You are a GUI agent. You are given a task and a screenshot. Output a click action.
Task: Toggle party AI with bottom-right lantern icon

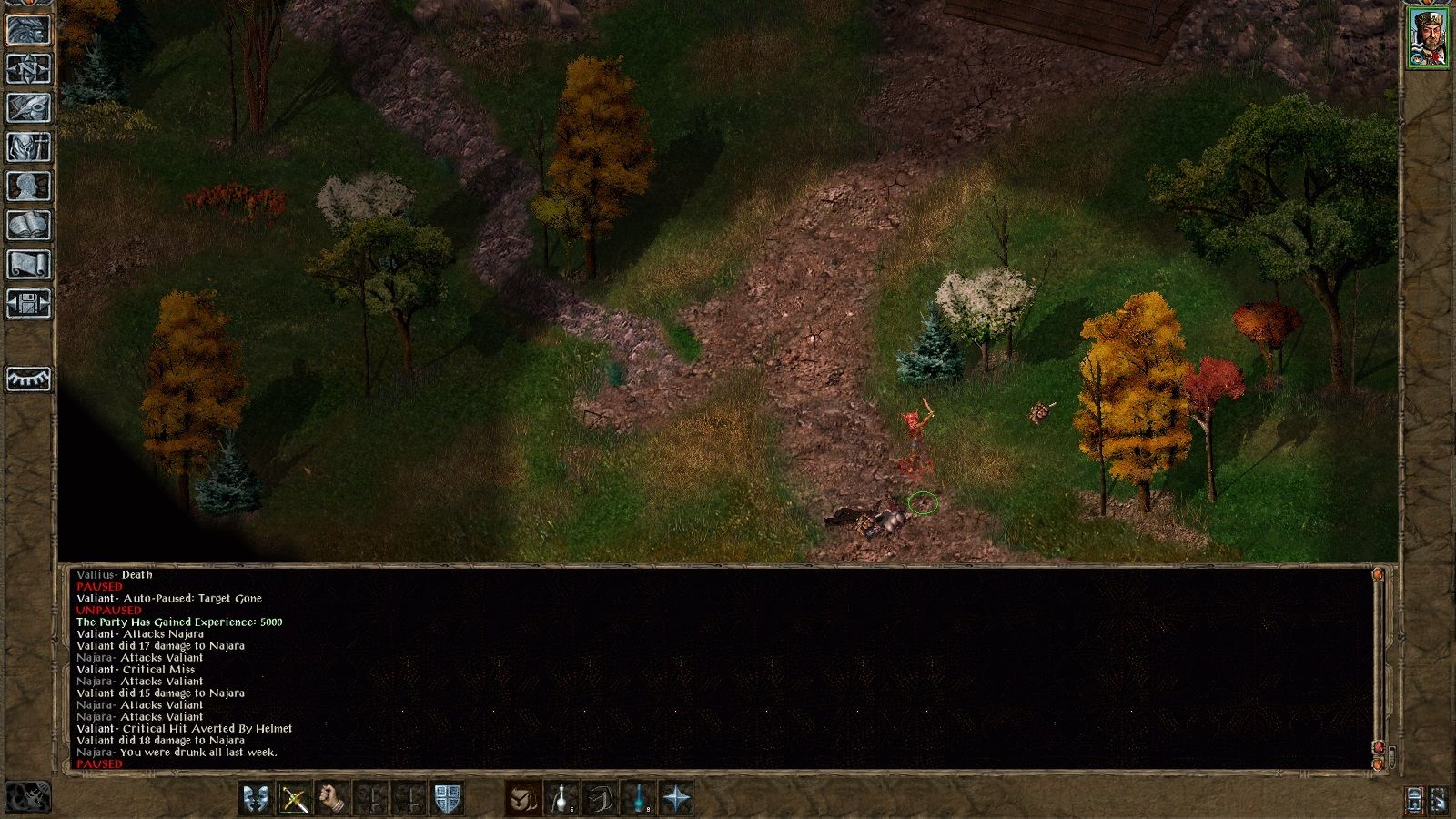click(x=1414, y=800)
